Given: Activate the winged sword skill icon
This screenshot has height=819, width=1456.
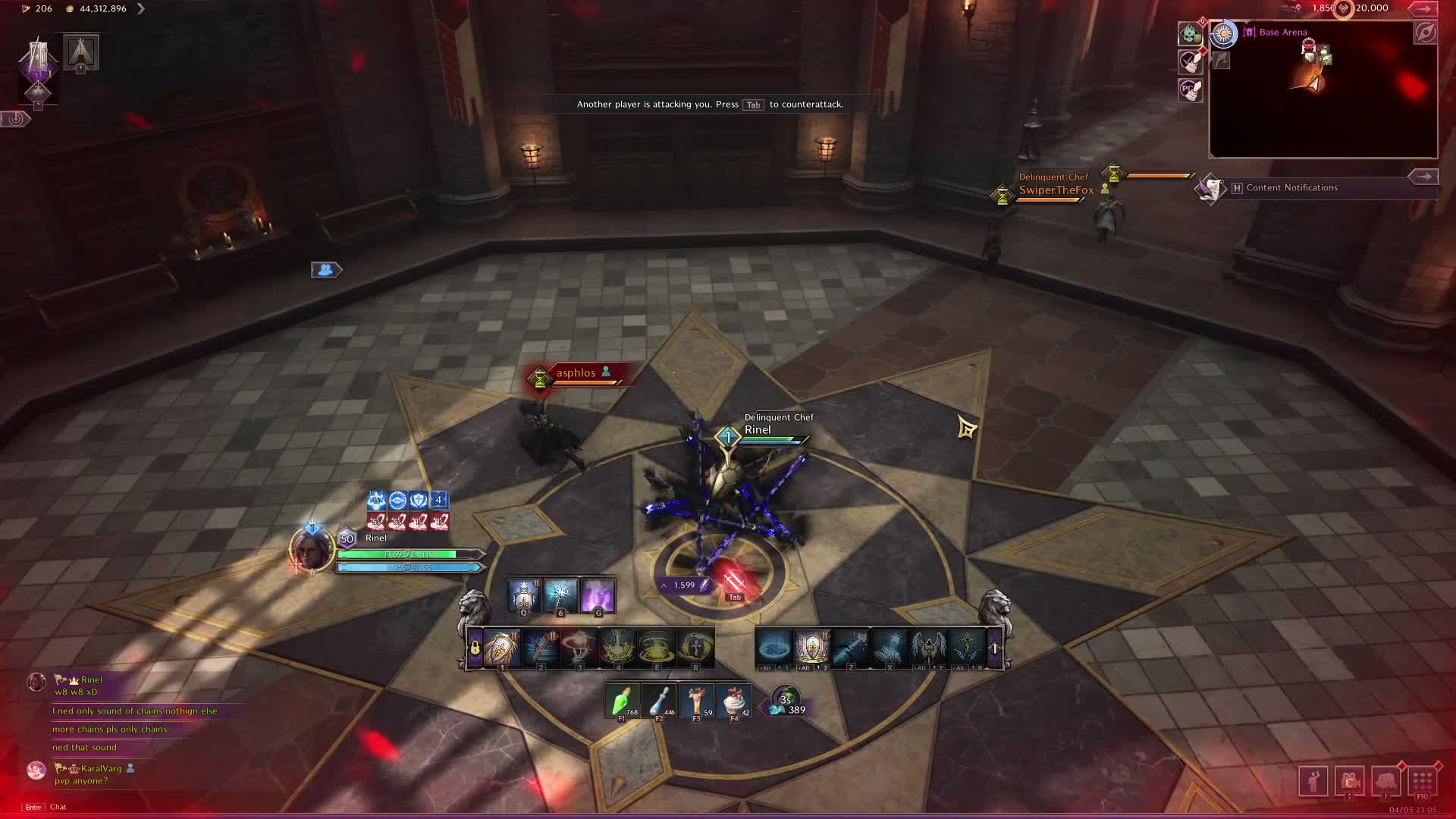Looking at the screenshot, I should tap(928, 648).
